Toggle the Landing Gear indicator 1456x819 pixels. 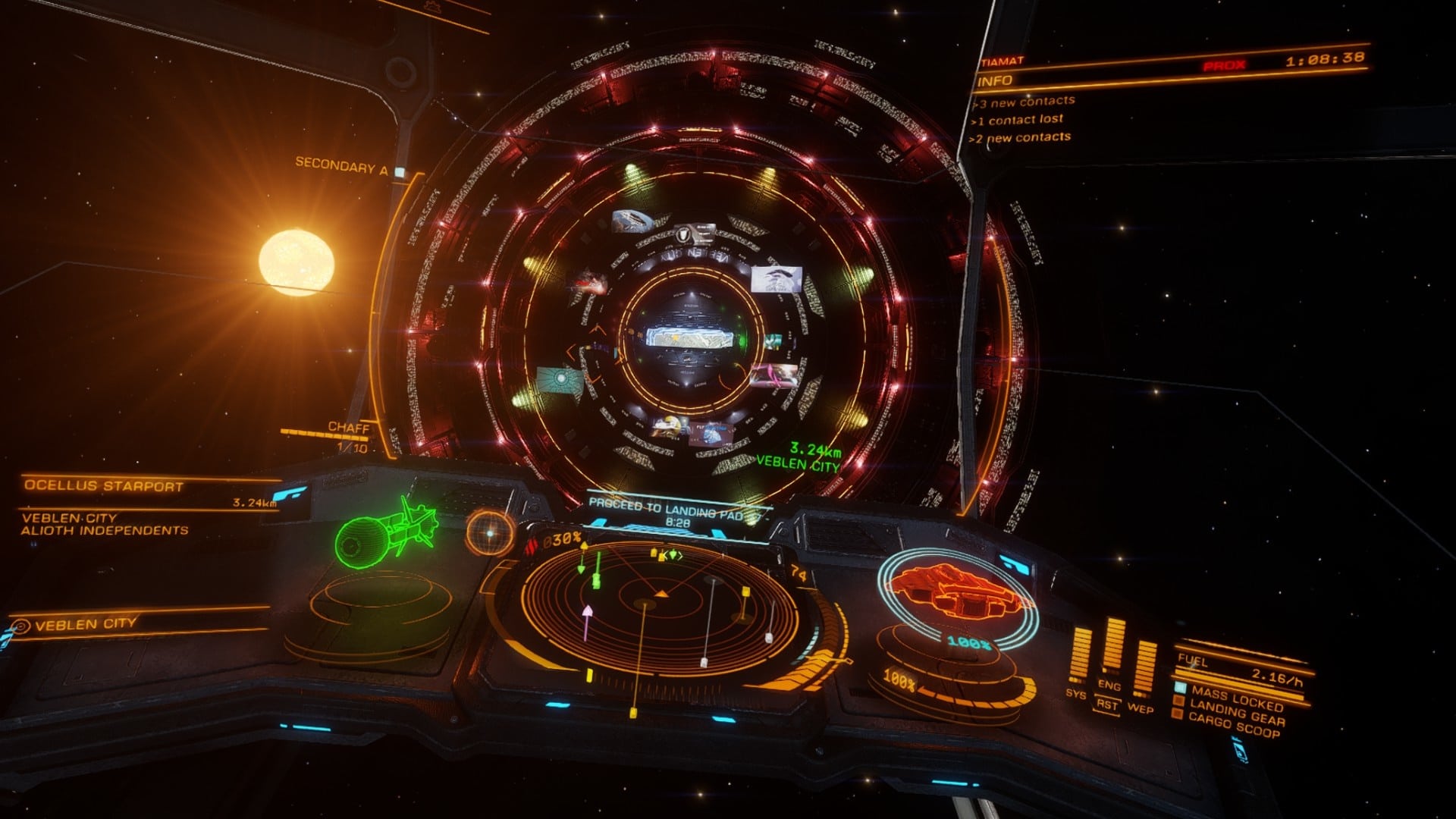(1236, 714)
